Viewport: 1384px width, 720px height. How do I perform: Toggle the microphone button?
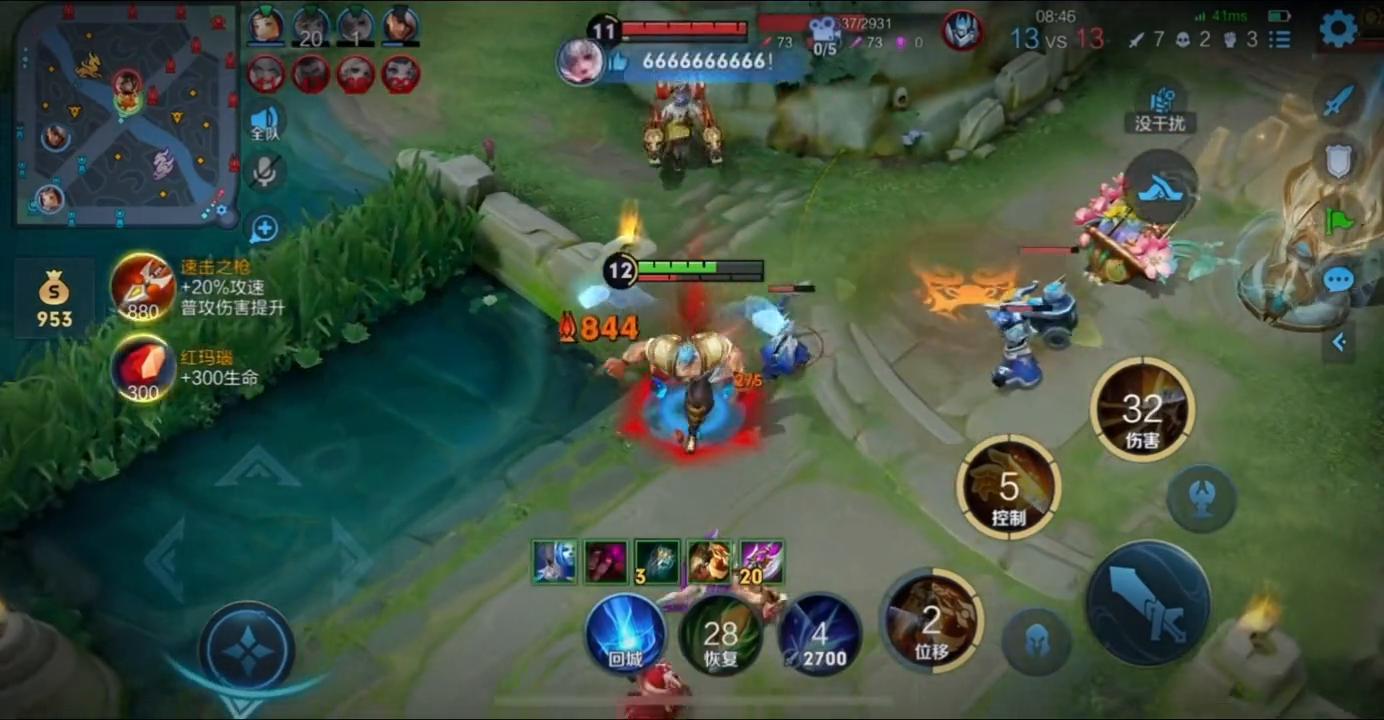pos(264,172)
